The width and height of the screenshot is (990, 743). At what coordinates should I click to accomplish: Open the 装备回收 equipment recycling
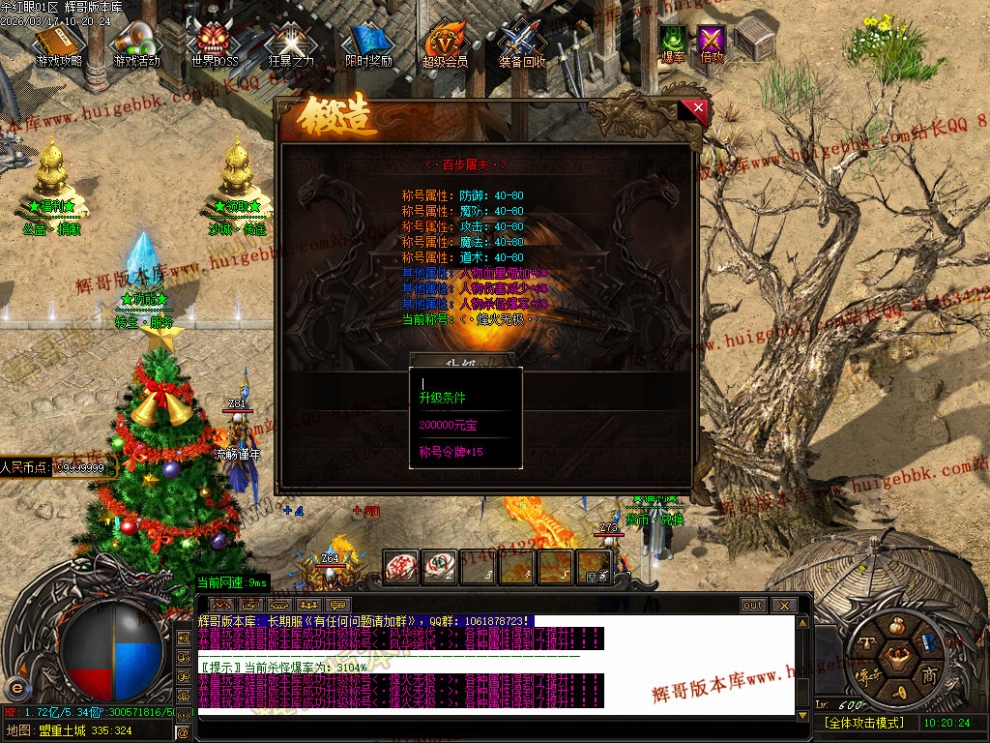click(522, 45)
